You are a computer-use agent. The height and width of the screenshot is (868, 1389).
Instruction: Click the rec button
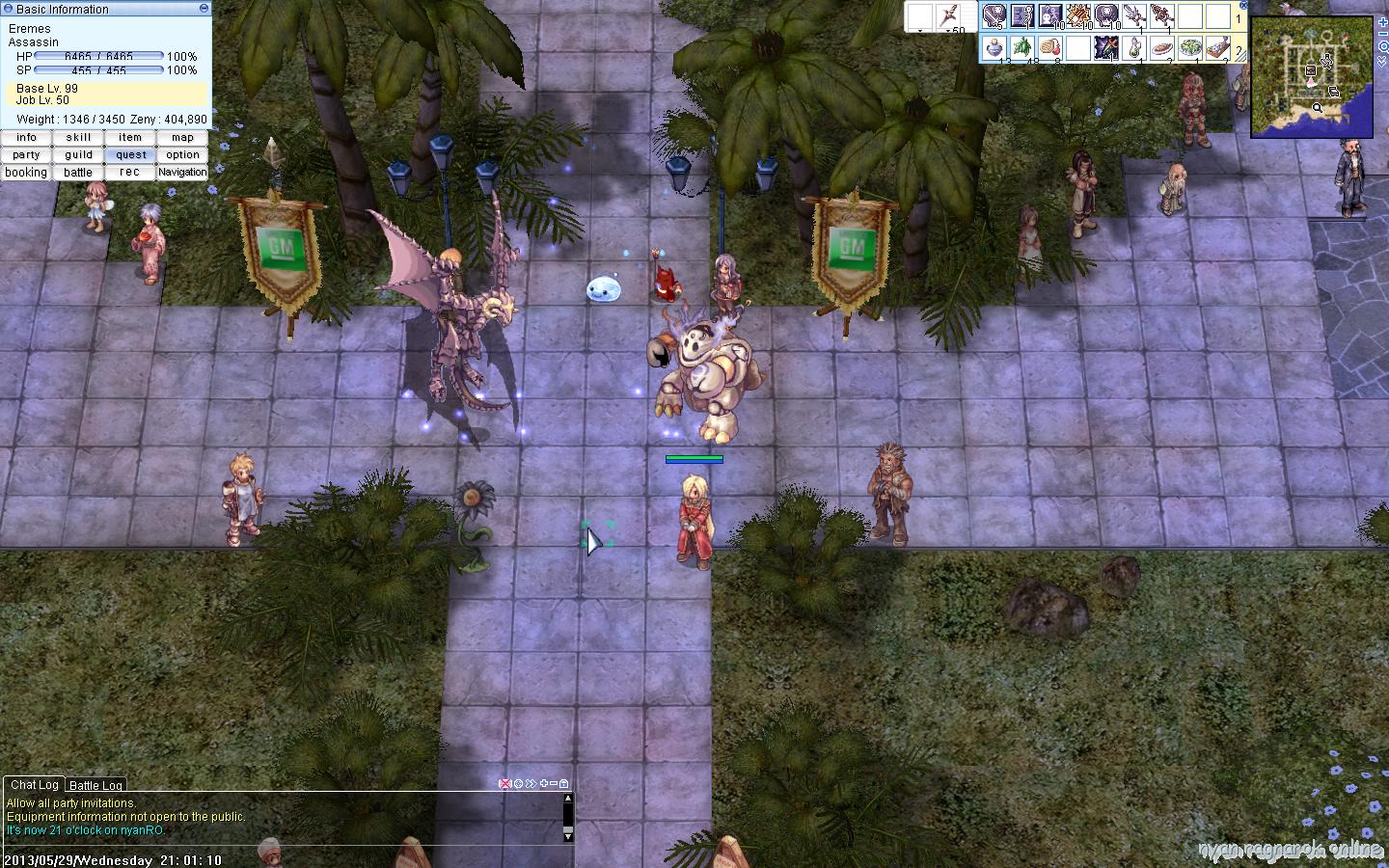130,173
